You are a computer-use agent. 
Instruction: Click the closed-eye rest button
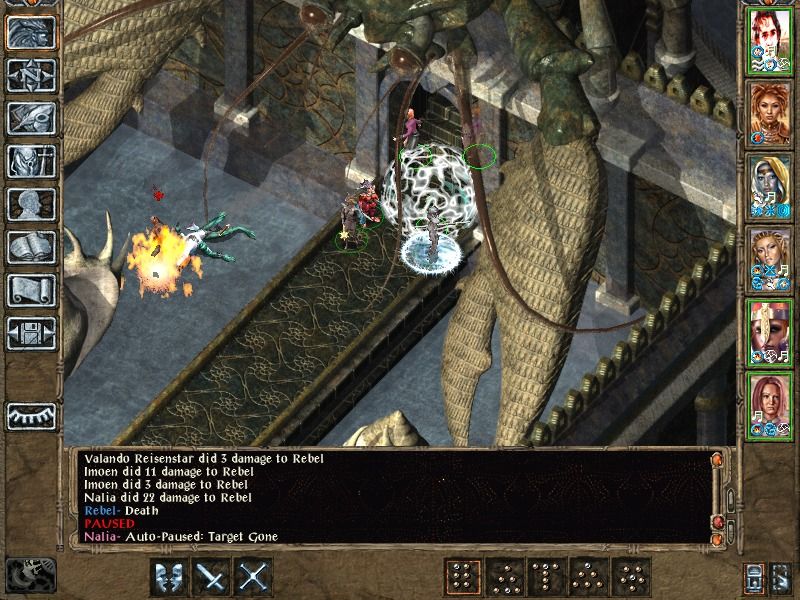click(x=30, y=415)
